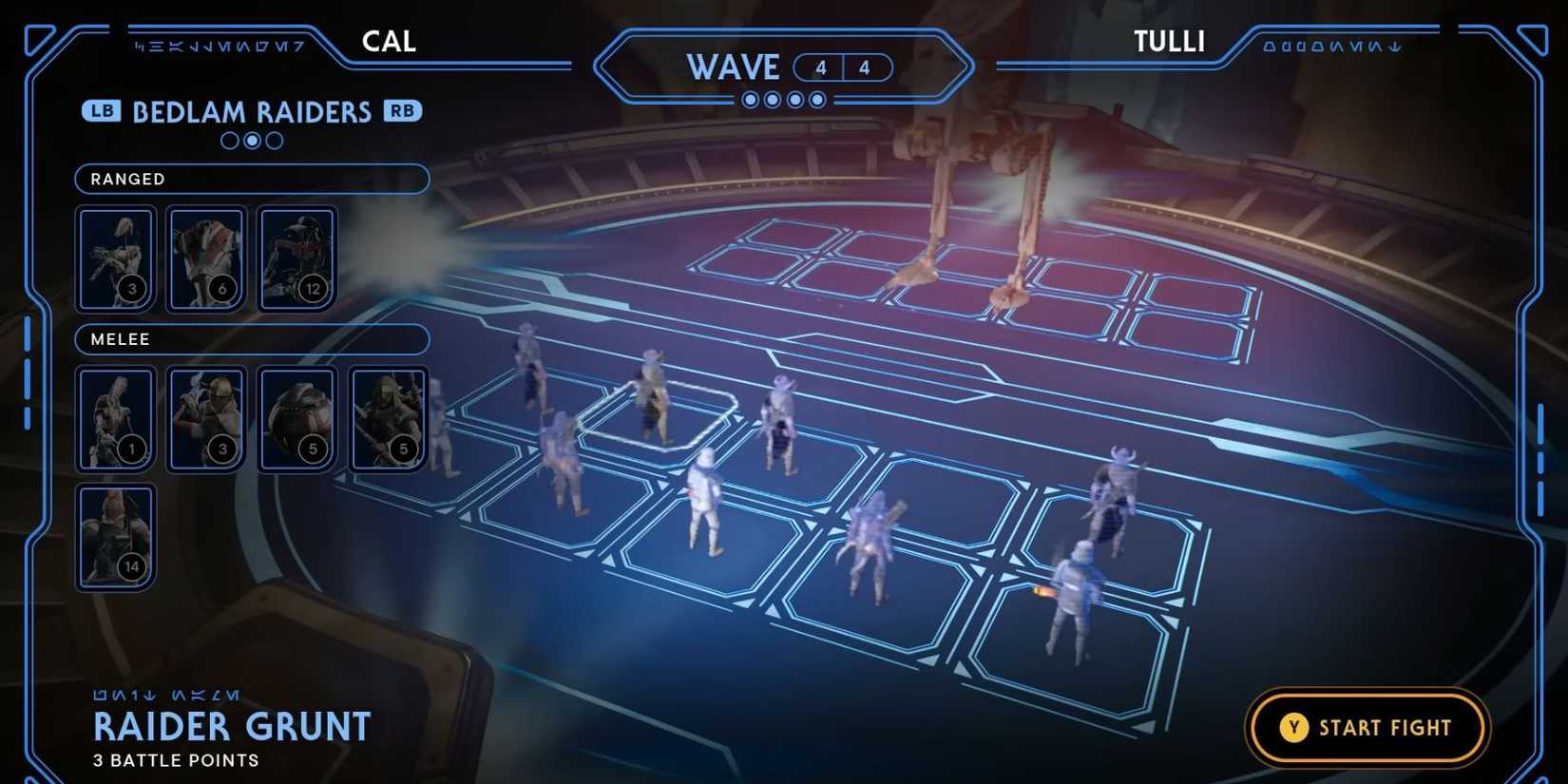This screenshot has width=1568, height=784.
Task: Click the fourth wave indicator dot
Action: coord(818,99)
